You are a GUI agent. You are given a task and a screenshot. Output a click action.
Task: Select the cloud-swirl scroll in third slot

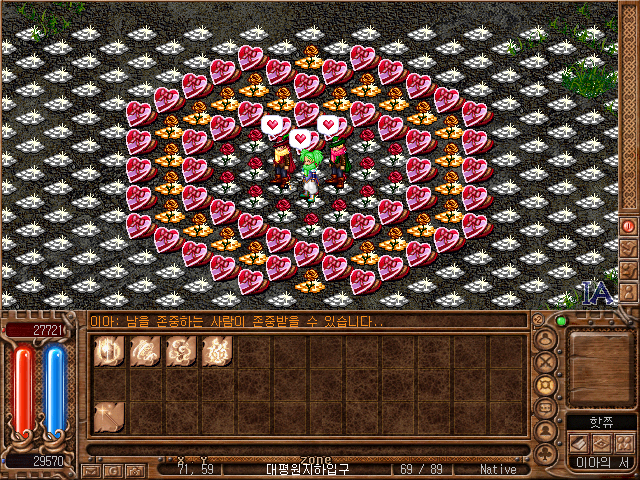click(x=180, y=351)
